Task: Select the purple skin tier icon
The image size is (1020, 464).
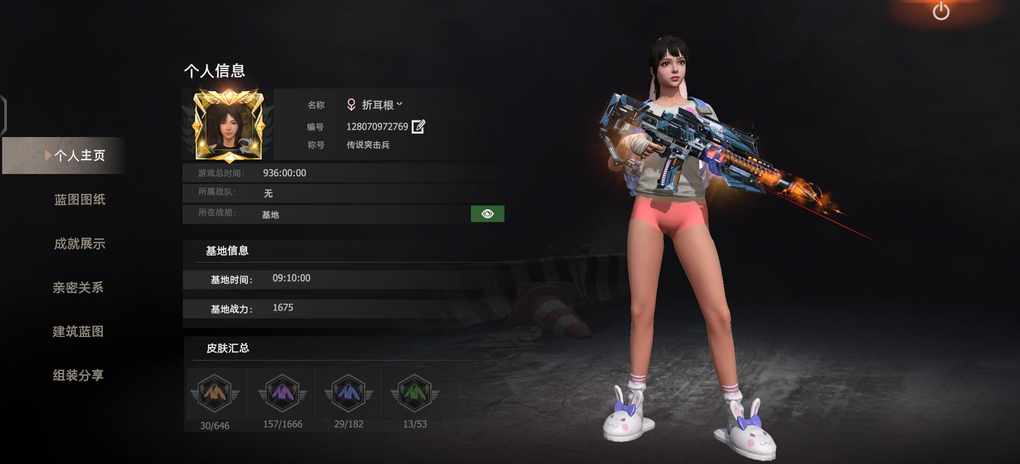Action: coord(283,393)
